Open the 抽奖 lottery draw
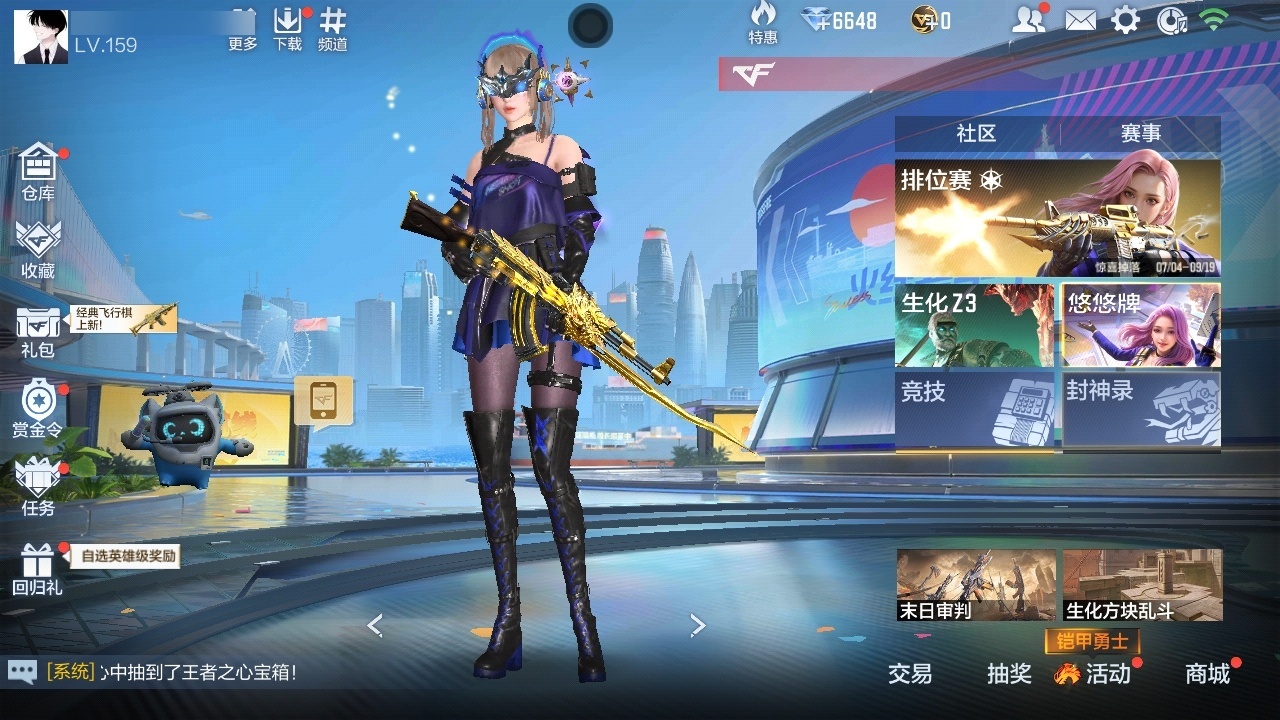The height and width of the screenshot is (720, 1280). (x=1009, y=674)
